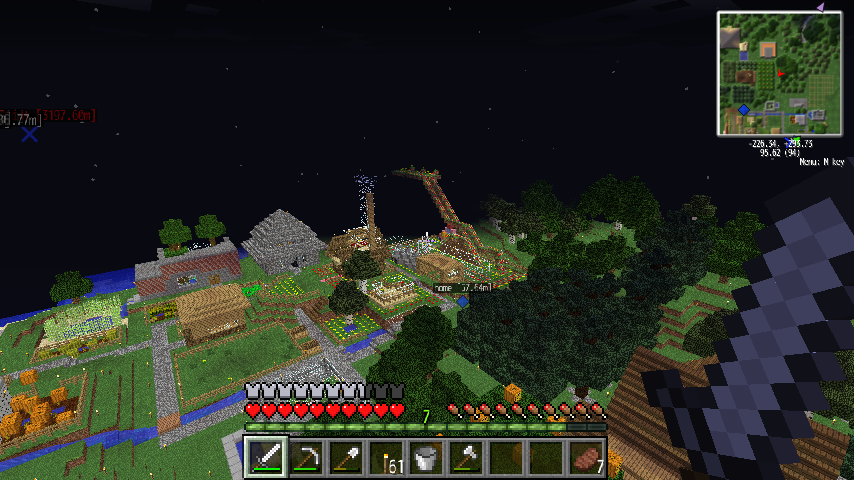Click the minimap in the corner
This screenshot has height=480, width=854.
(x=779, y=73)
